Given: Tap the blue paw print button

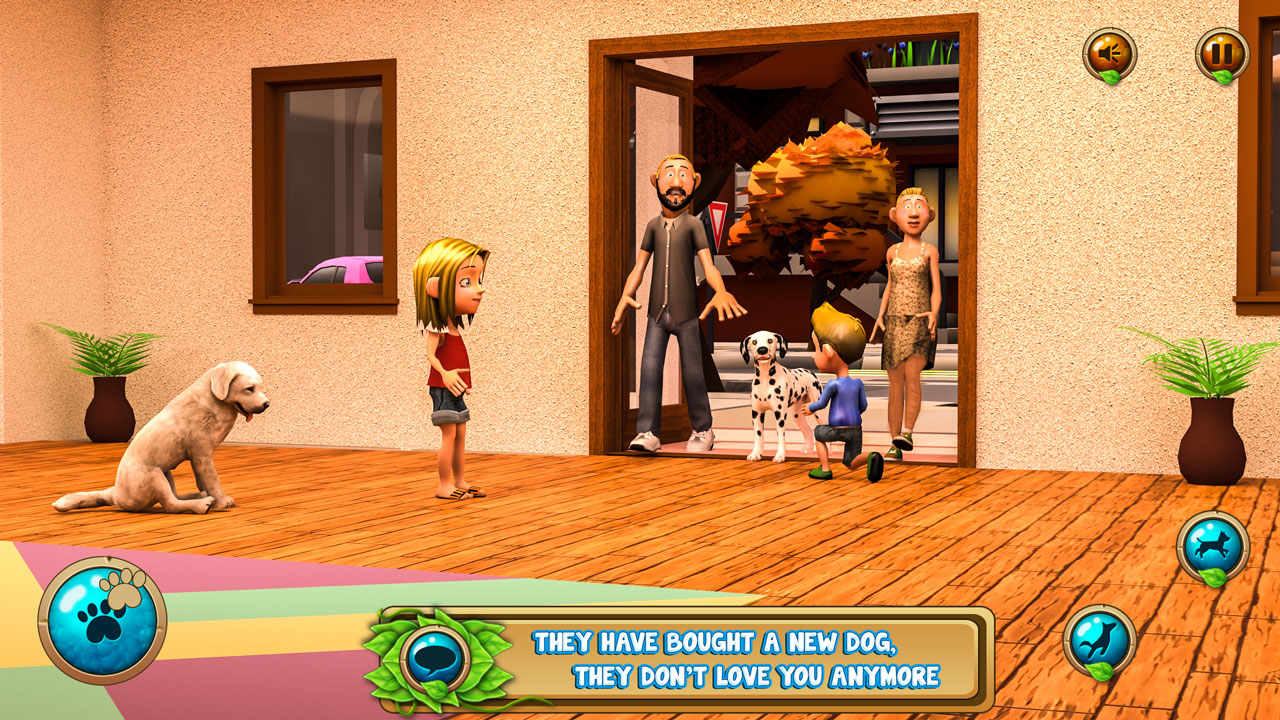Looking at the screenshot, I should (x=101, y=620).
